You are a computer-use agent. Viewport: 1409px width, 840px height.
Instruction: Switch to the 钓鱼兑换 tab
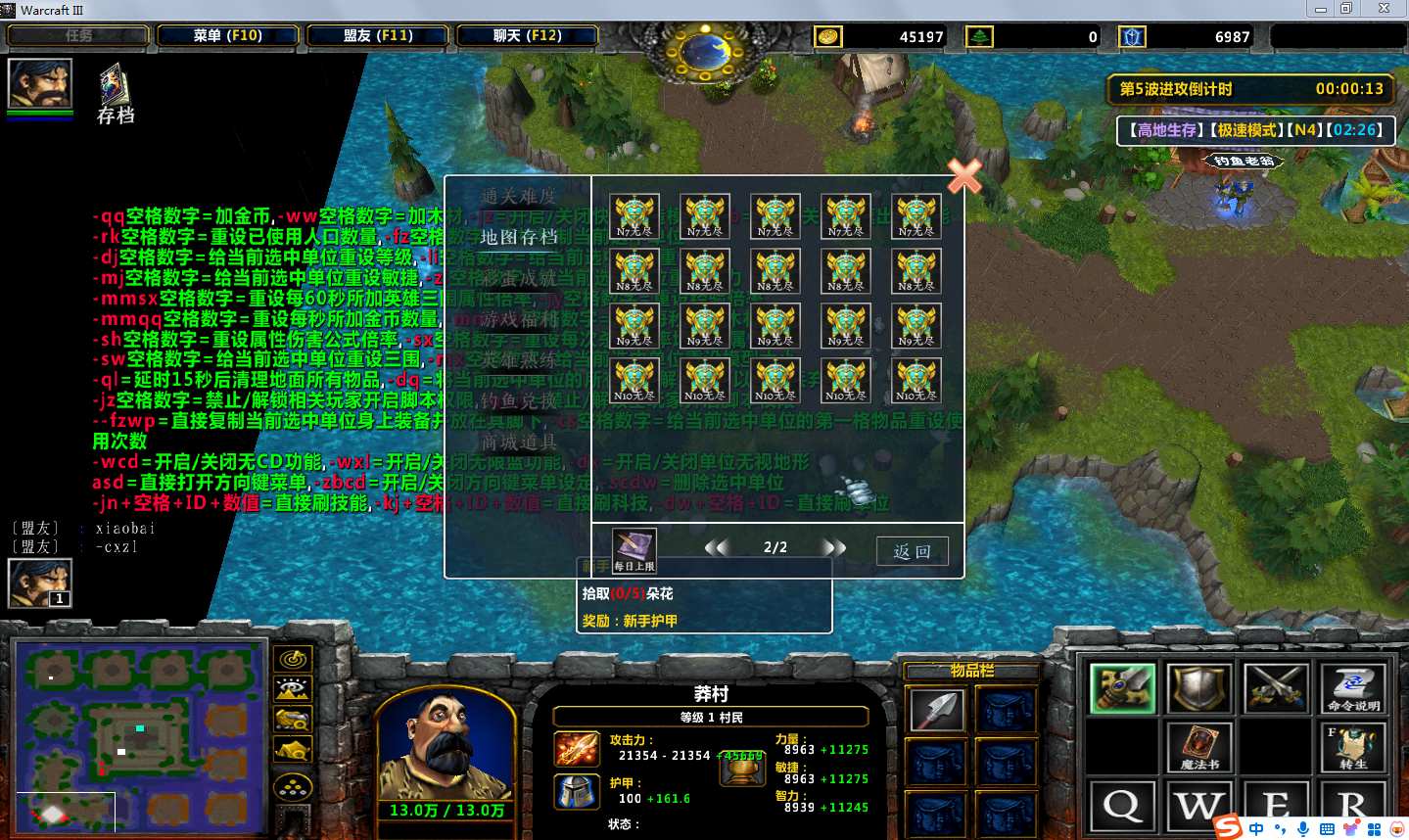(x=518, y=401)
